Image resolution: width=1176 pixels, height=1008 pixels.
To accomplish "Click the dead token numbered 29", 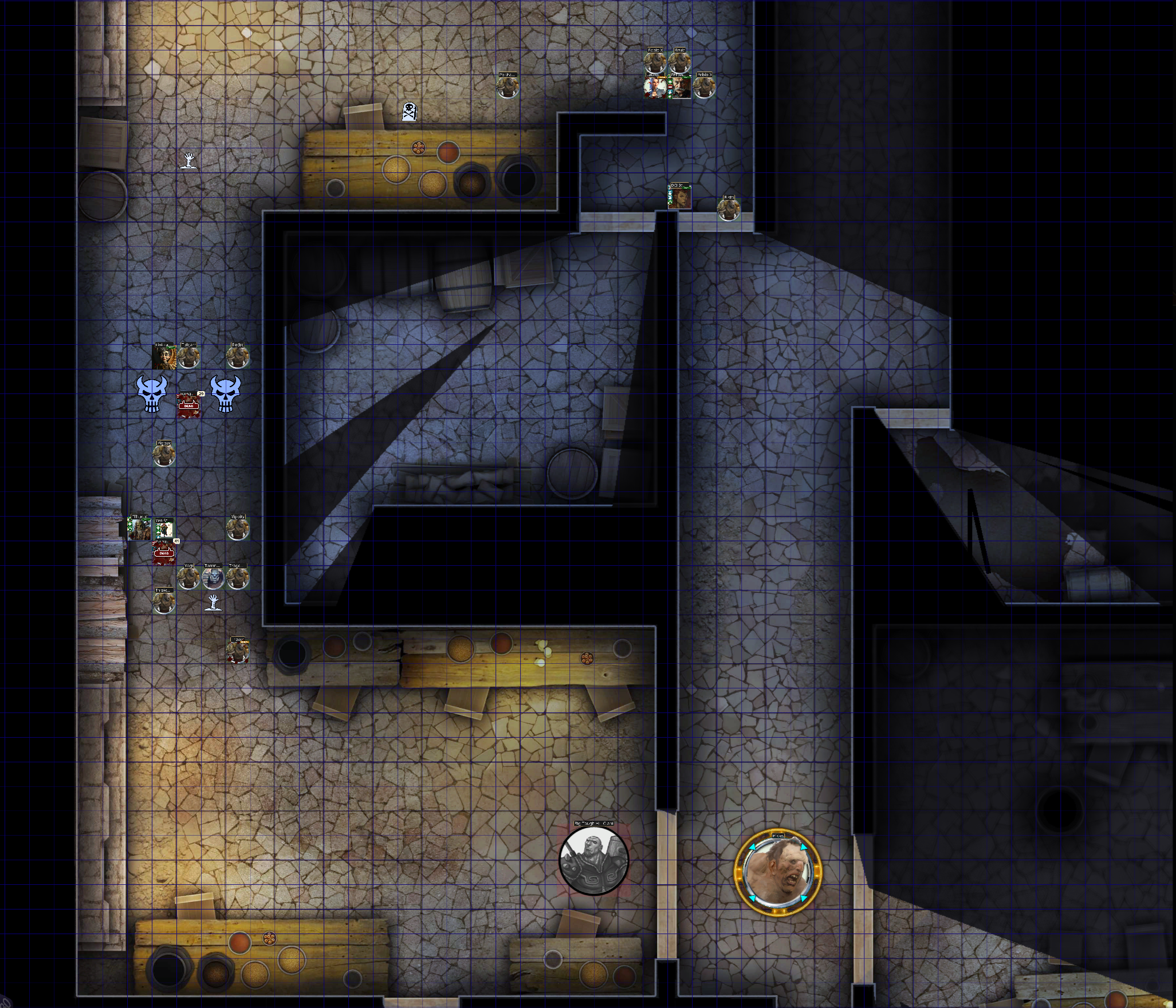I will [x=188, y=405].
